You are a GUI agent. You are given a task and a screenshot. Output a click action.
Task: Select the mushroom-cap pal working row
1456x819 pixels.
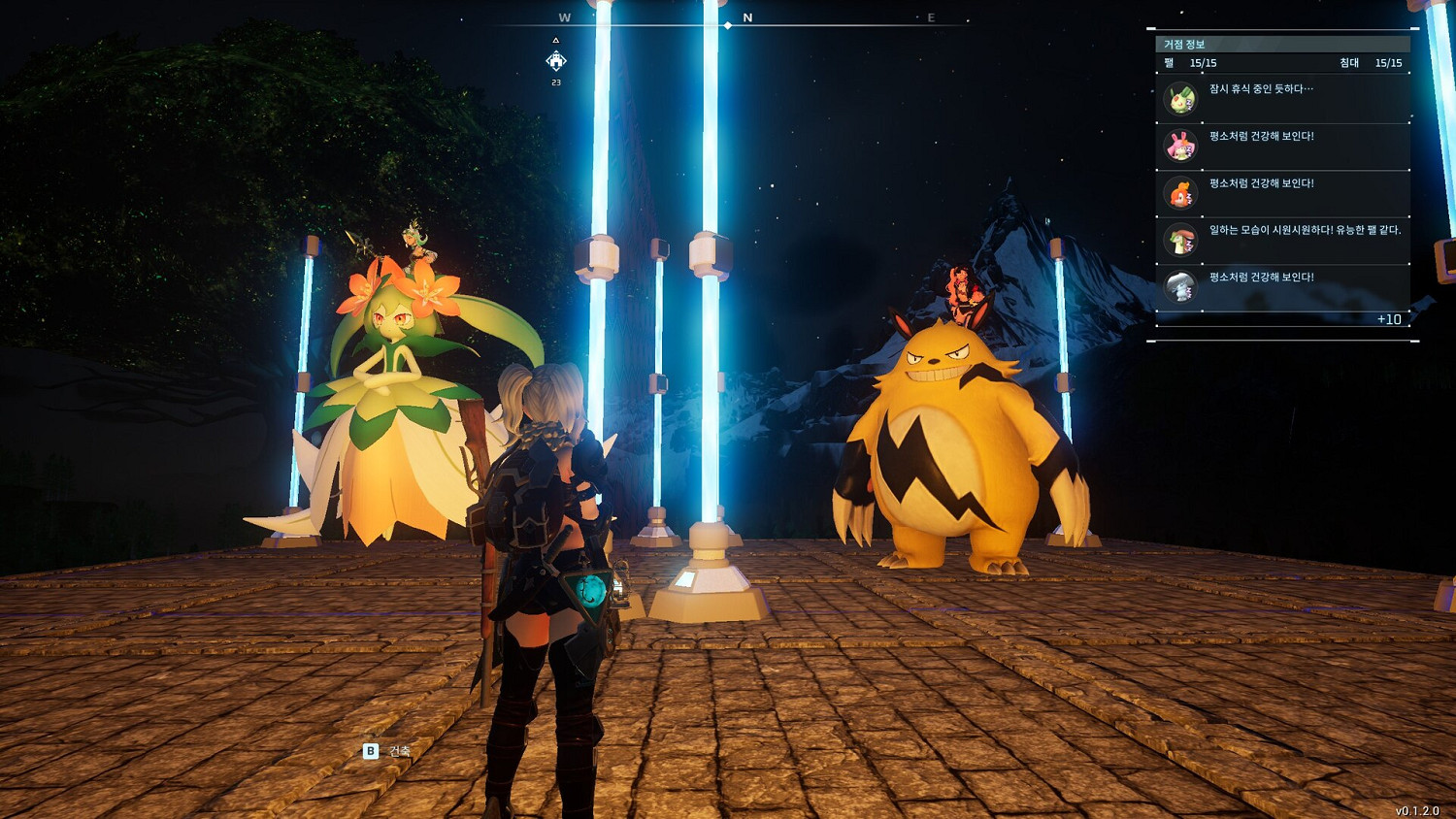coord(1281,240)
